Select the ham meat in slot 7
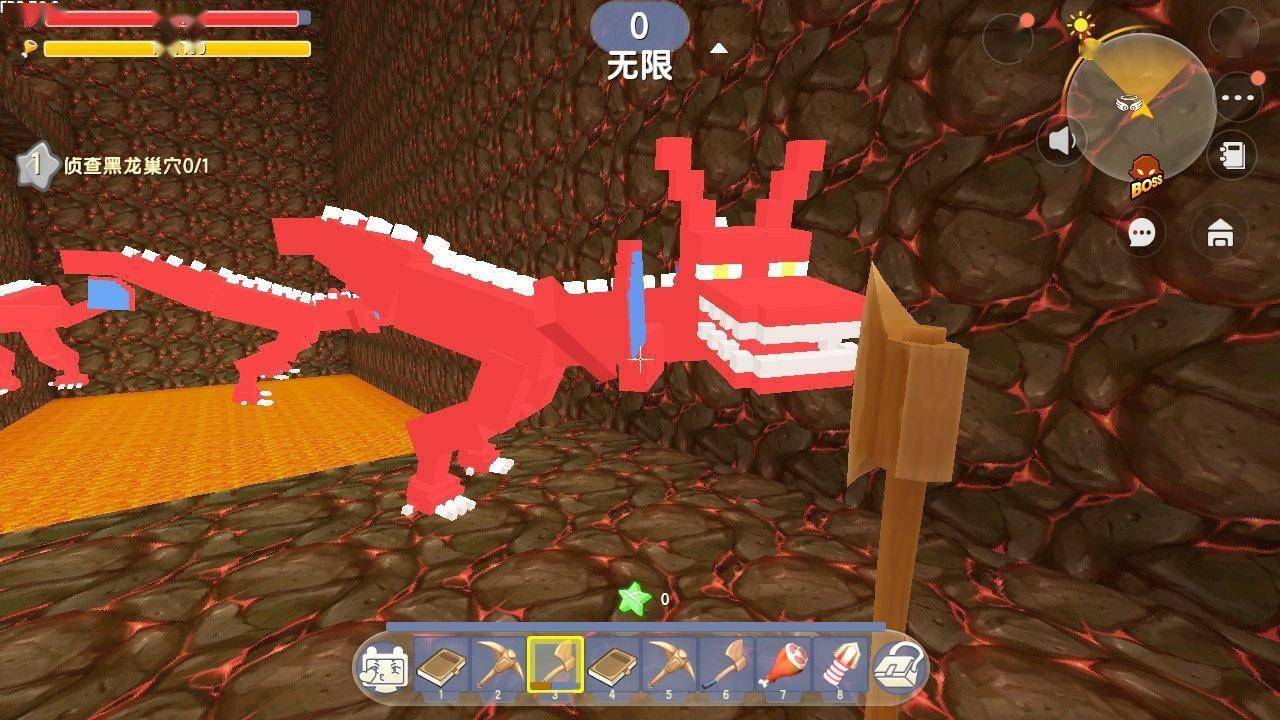This screenshot has width=1280, height=720. click(x=783, y=664)
